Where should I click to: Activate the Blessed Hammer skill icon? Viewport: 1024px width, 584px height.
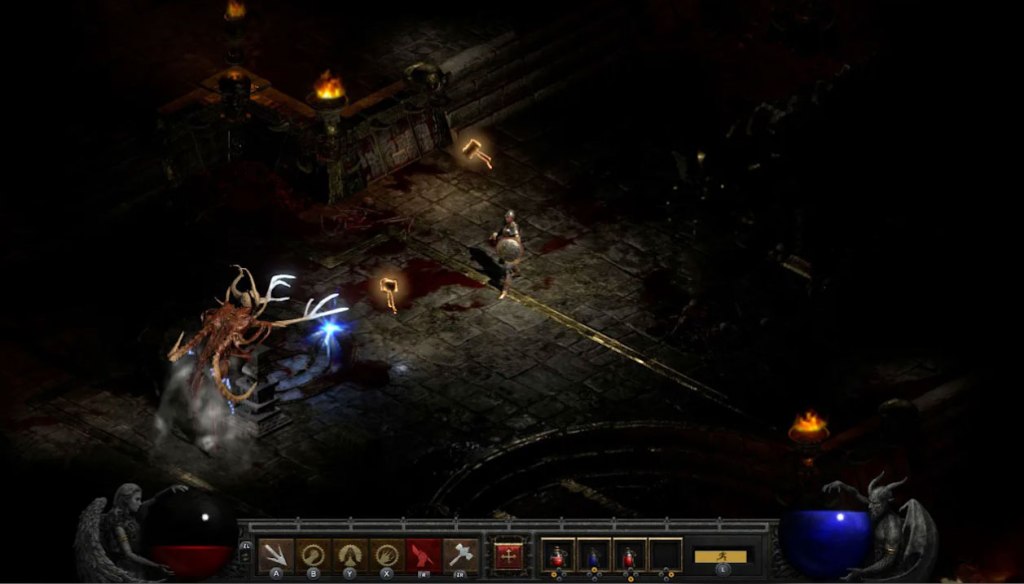tap(461, 555)
